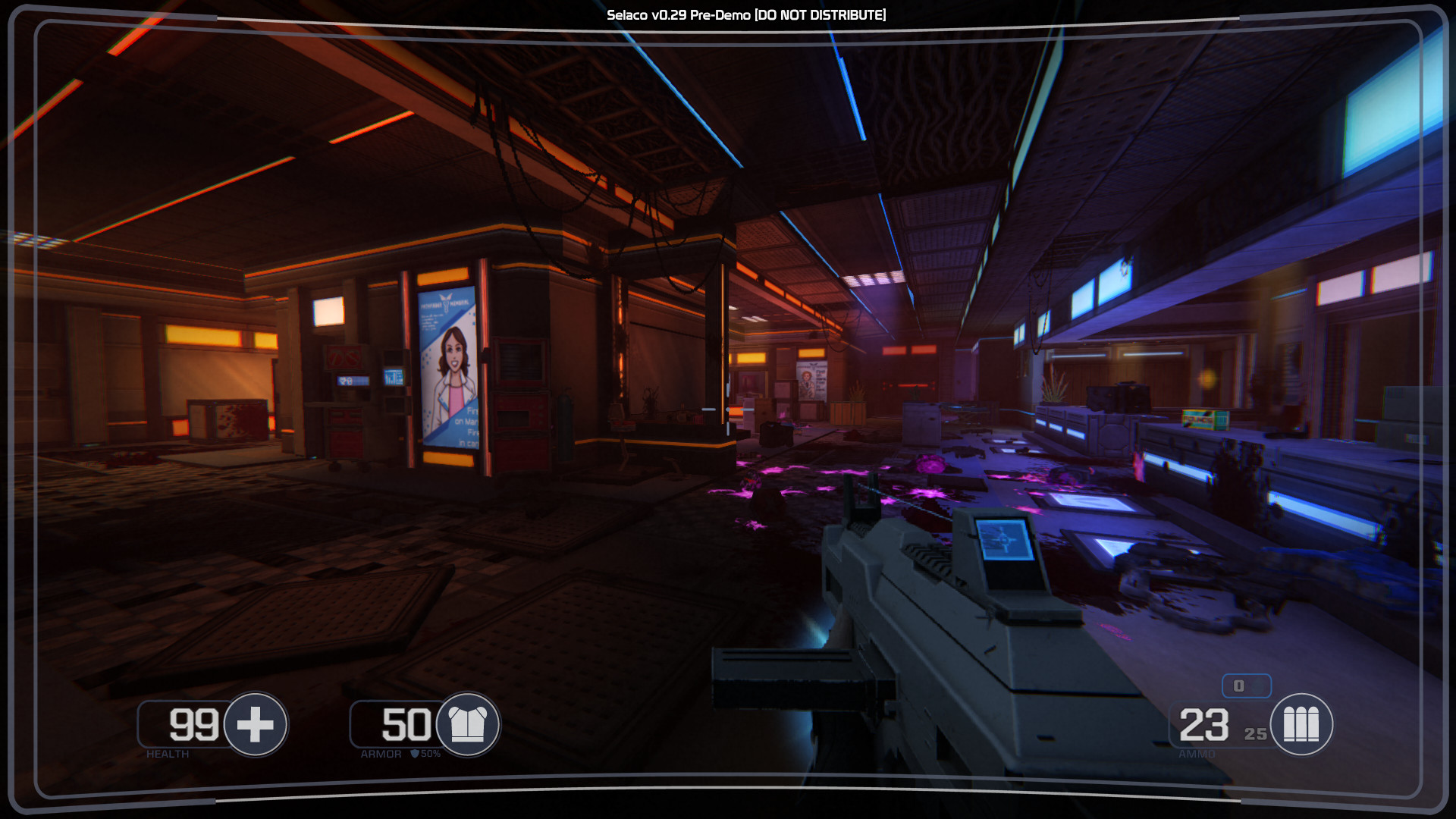Click the blue vending machine display screen
The image size is (1456, 819).
pos(393,376)
